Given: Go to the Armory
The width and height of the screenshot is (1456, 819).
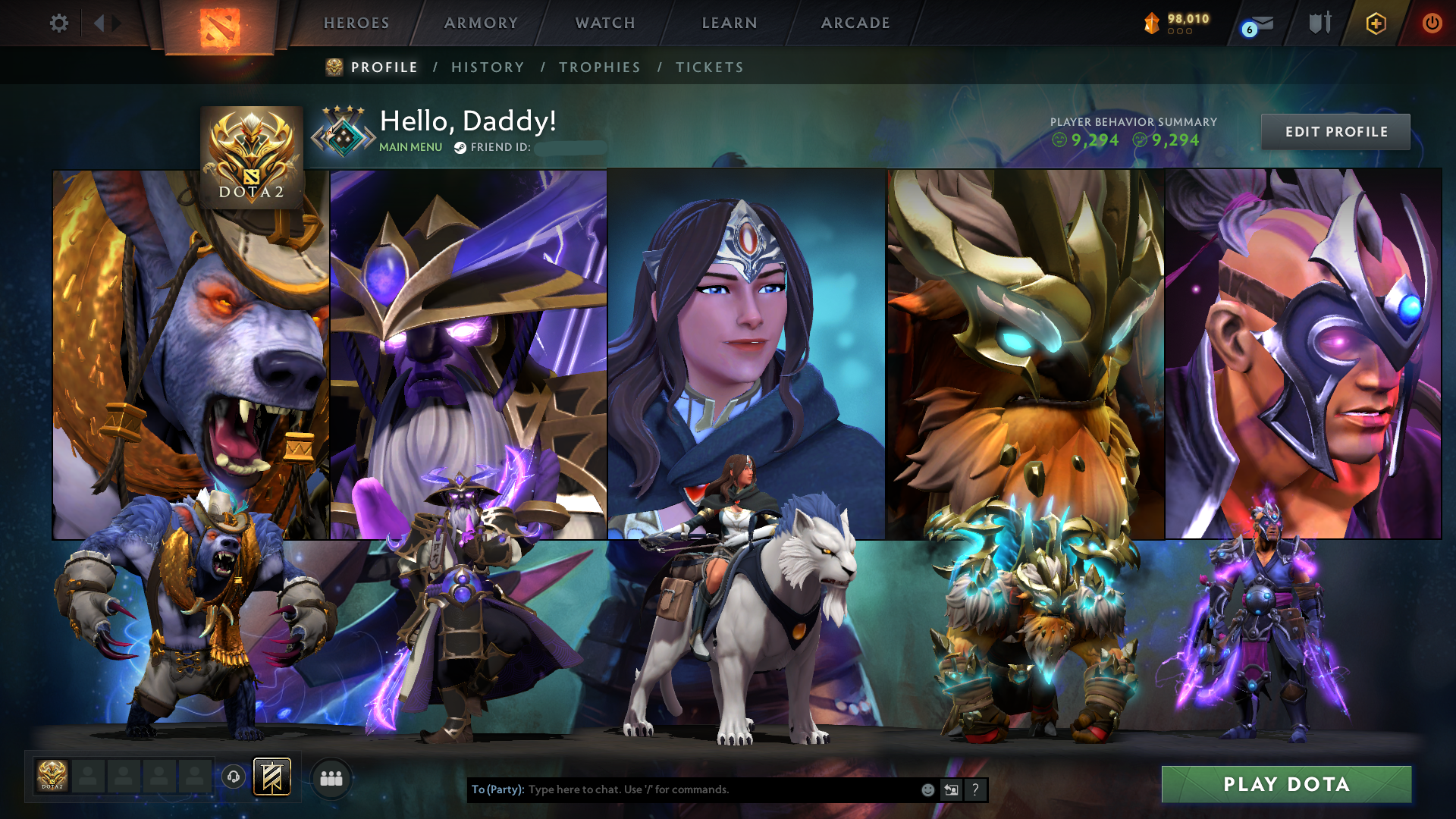Looking at the screenshot, I should click(481, 24).
